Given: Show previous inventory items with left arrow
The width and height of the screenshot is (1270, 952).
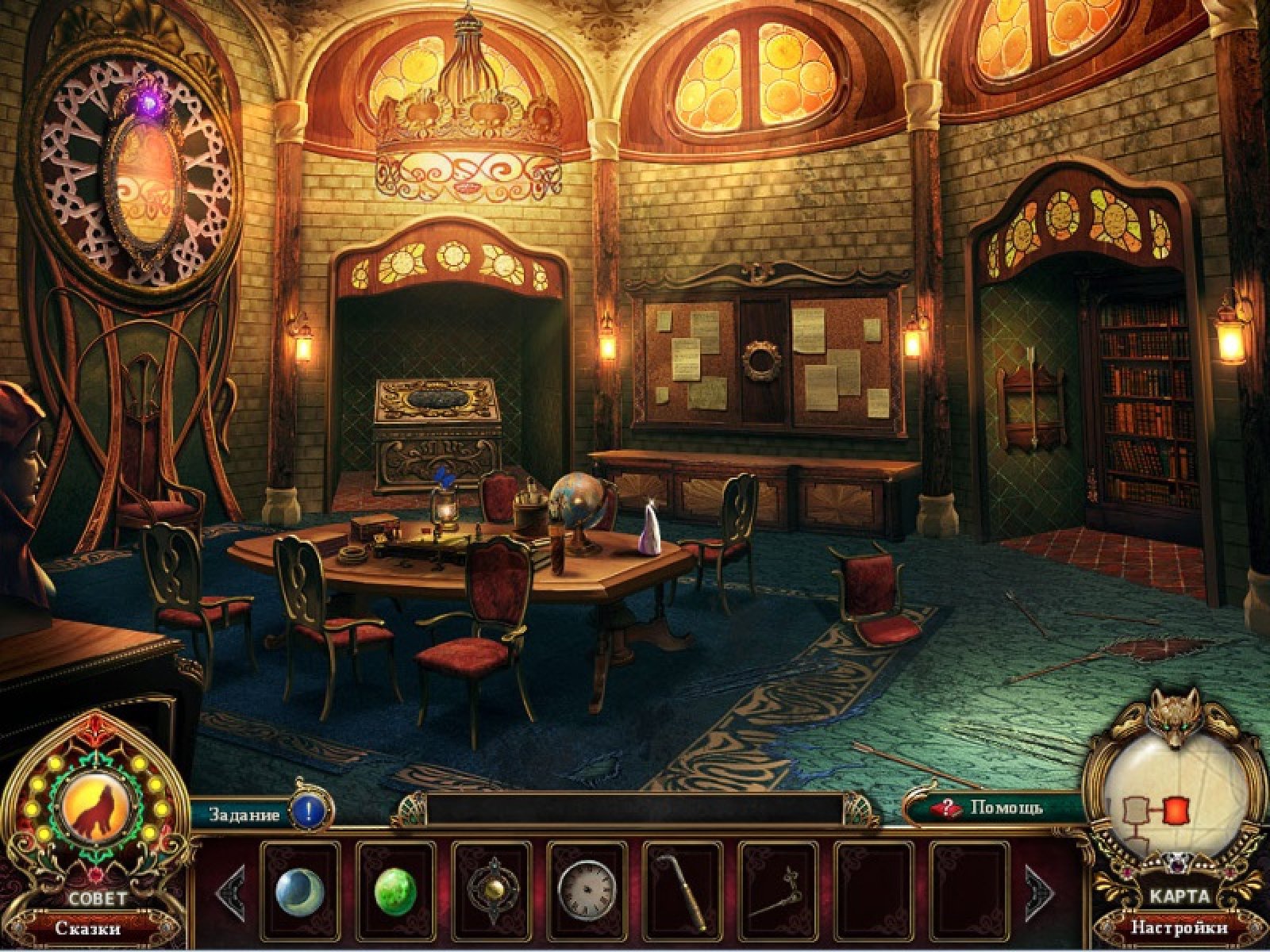Looking at the screenshot, I should tap(229, 892).
